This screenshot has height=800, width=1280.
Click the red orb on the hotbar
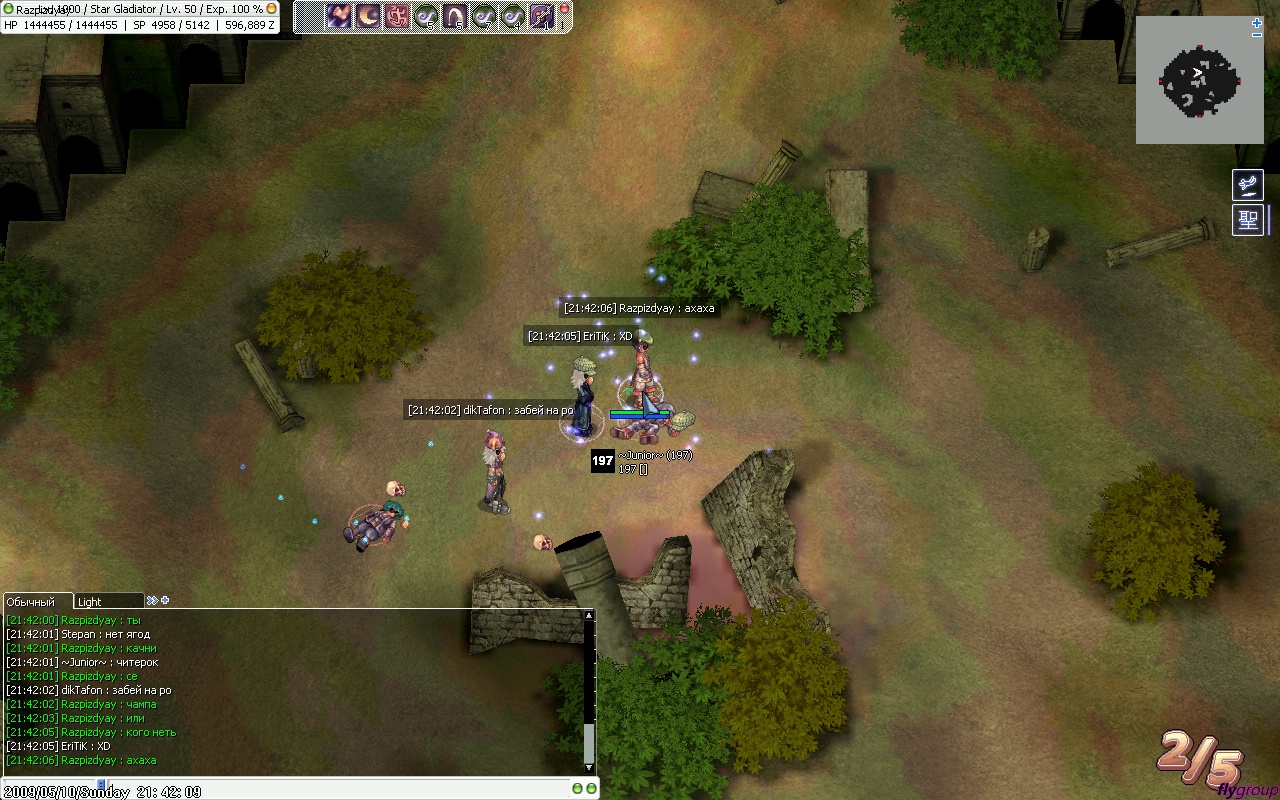[564, 9]
